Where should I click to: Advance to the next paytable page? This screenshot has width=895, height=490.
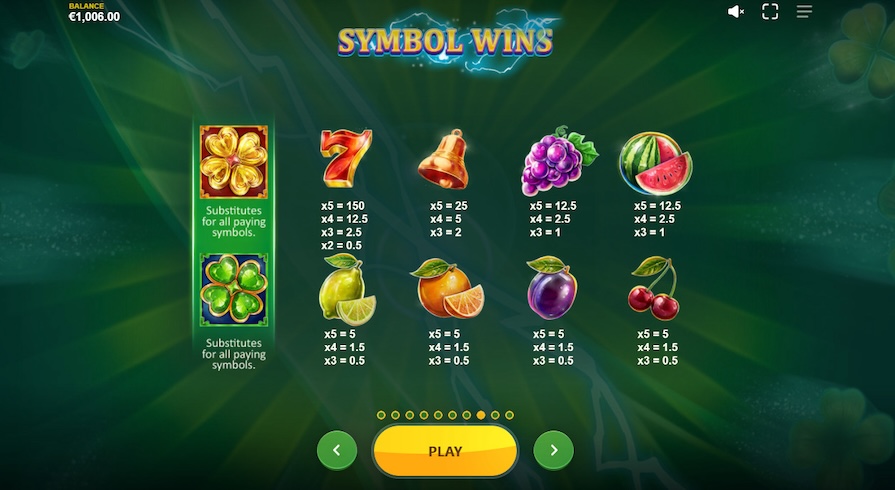(x=553, y=451)
